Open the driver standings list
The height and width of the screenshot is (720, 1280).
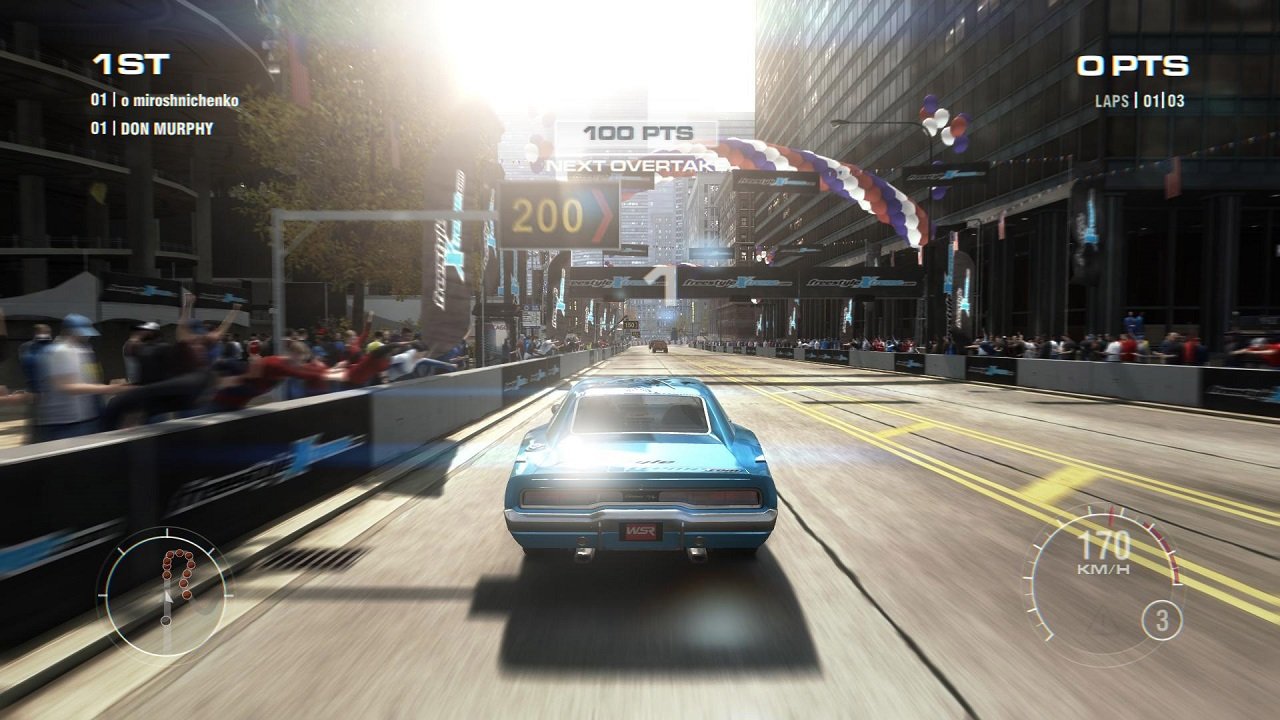pyautogui.click(x=160, y=115)
